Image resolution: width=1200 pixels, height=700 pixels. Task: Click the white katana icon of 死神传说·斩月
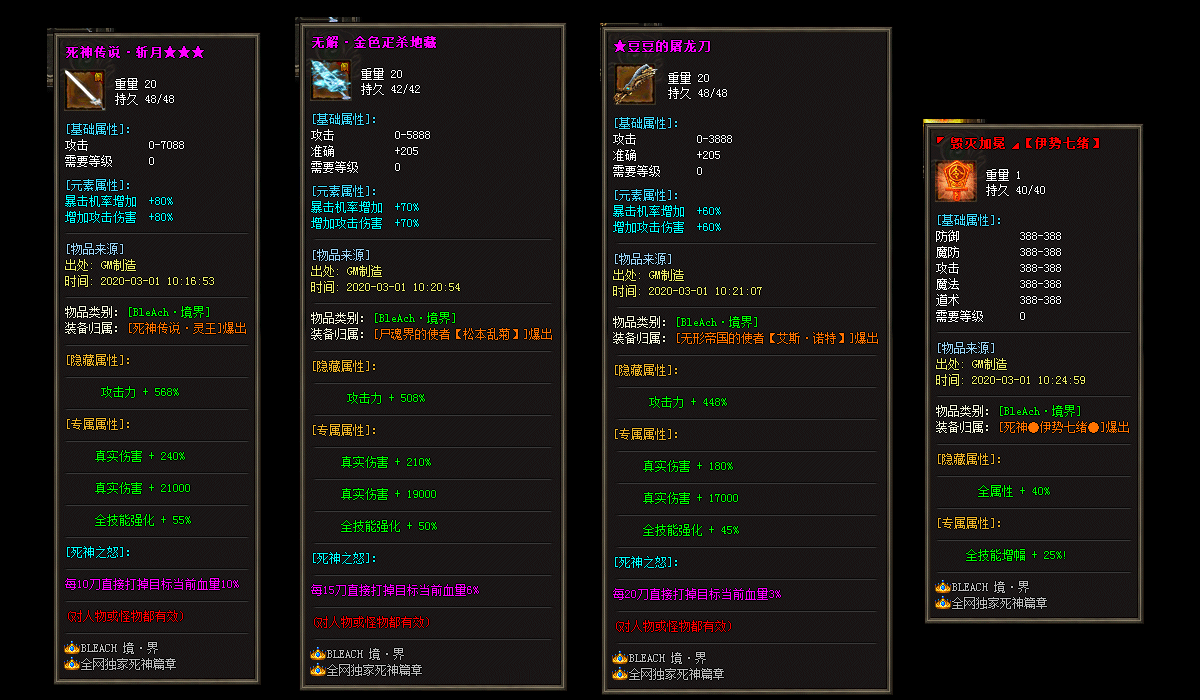tap(85, 91)
